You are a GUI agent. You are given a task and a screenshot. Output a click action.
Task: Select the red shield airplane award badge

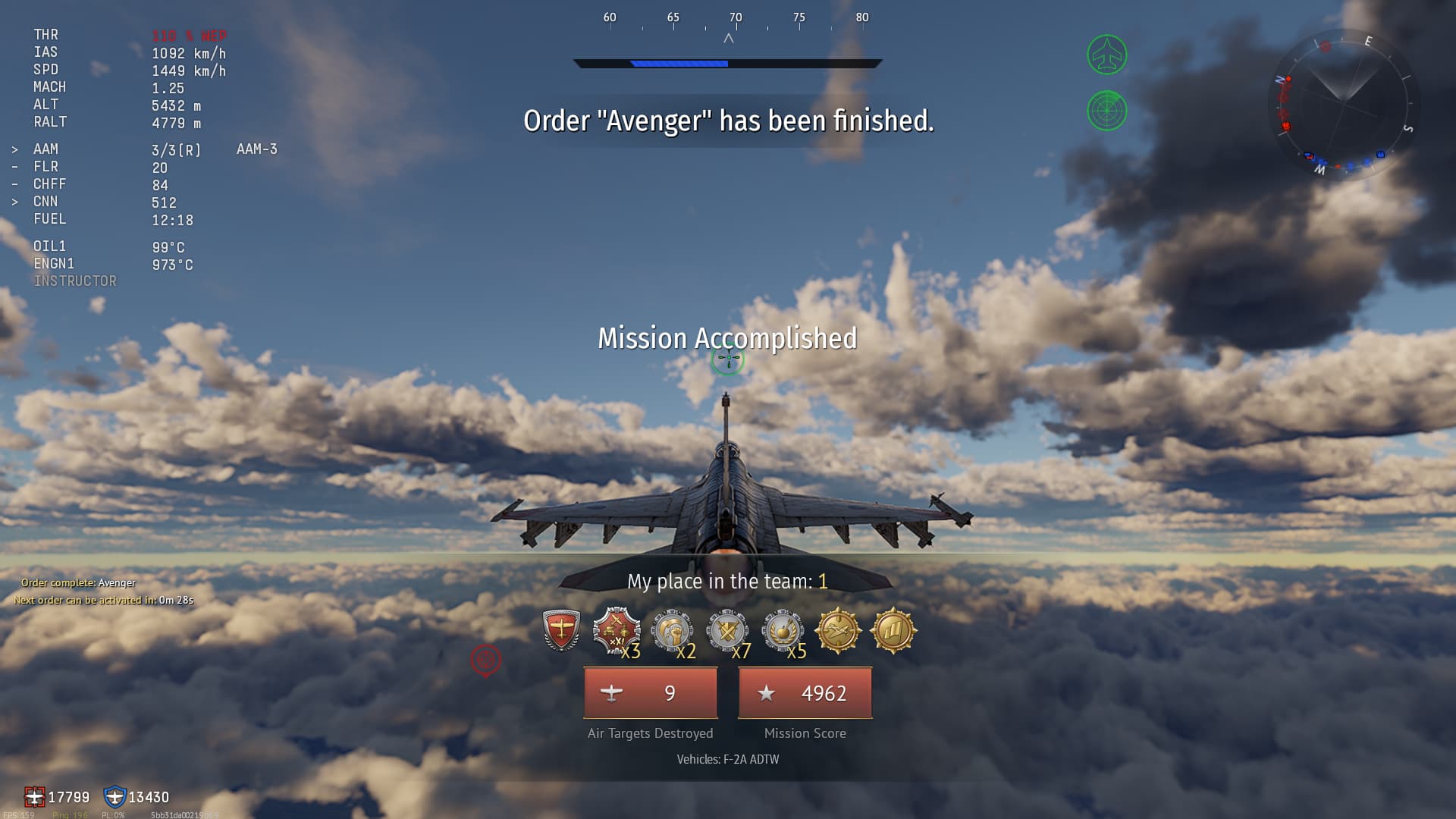(x=561, y=630)
